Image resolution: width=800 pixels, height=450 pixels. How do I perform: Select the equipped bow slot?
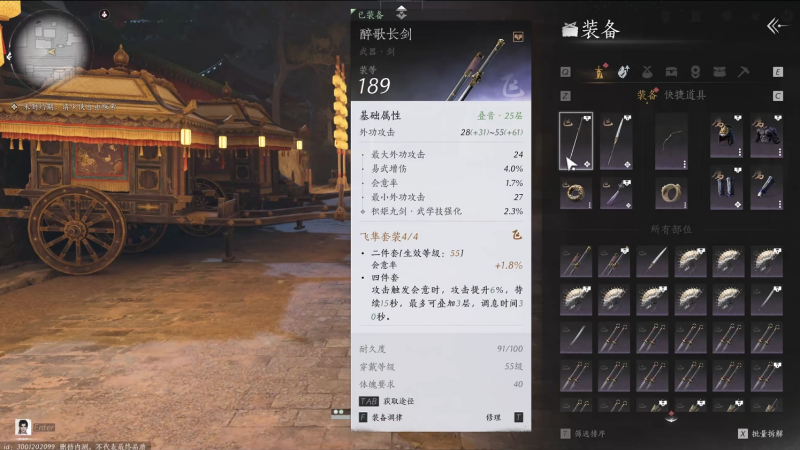point(671,141)
